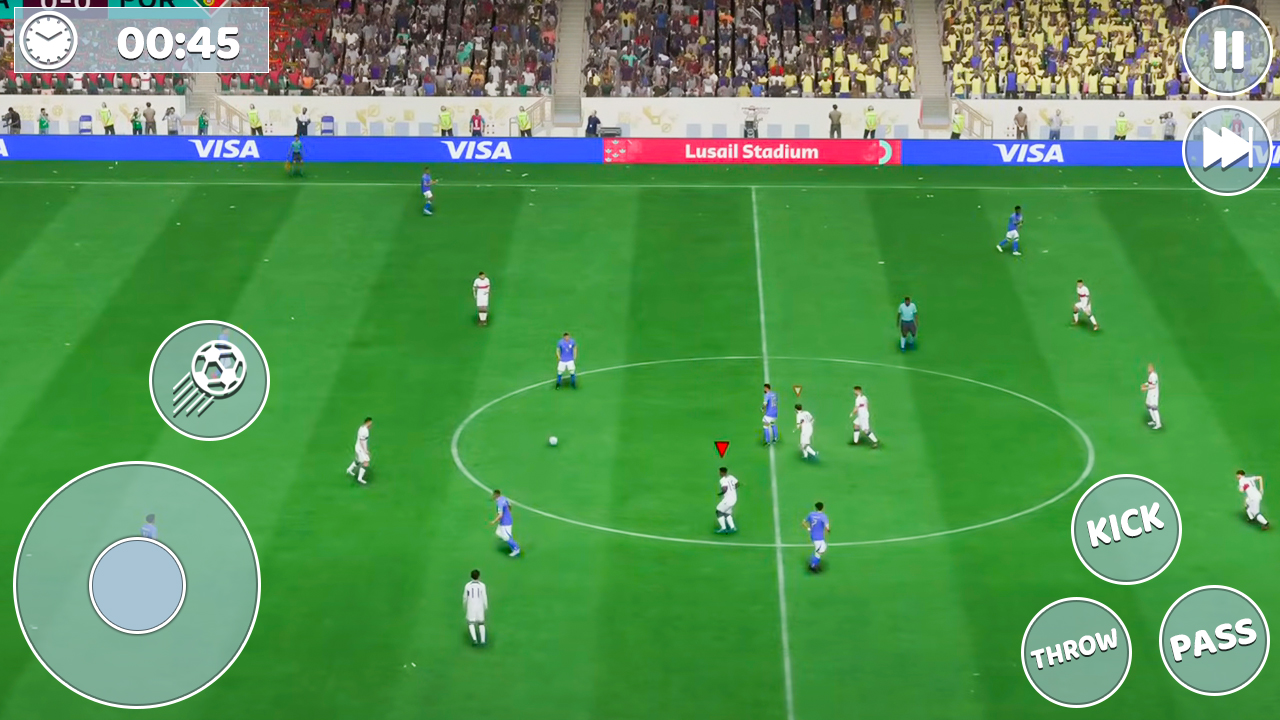
Task: Tap the fast-forward match speed icon
Action: [x=1226, y=149]
